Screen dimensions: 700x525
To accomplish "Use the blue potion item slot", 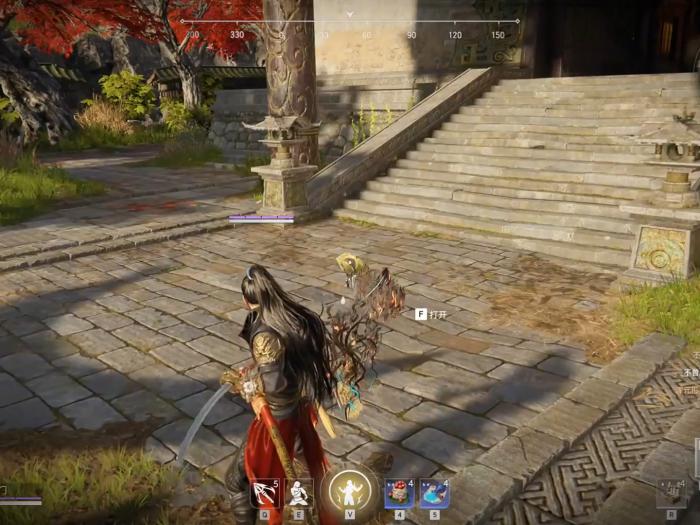I will tap(434, 493).
